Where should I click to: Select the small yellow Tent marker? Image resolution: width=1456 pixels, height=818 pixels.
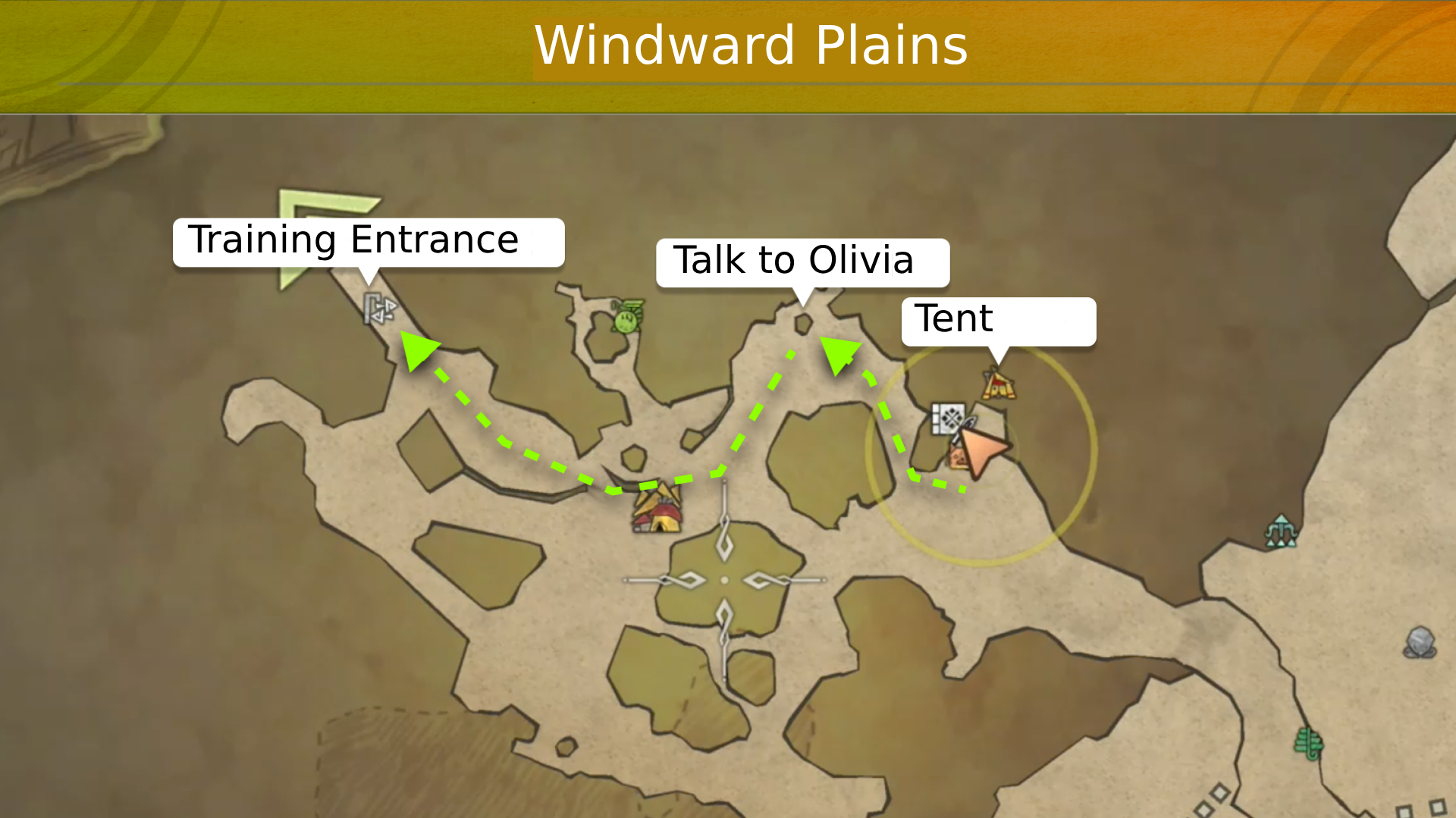[998, 384]
